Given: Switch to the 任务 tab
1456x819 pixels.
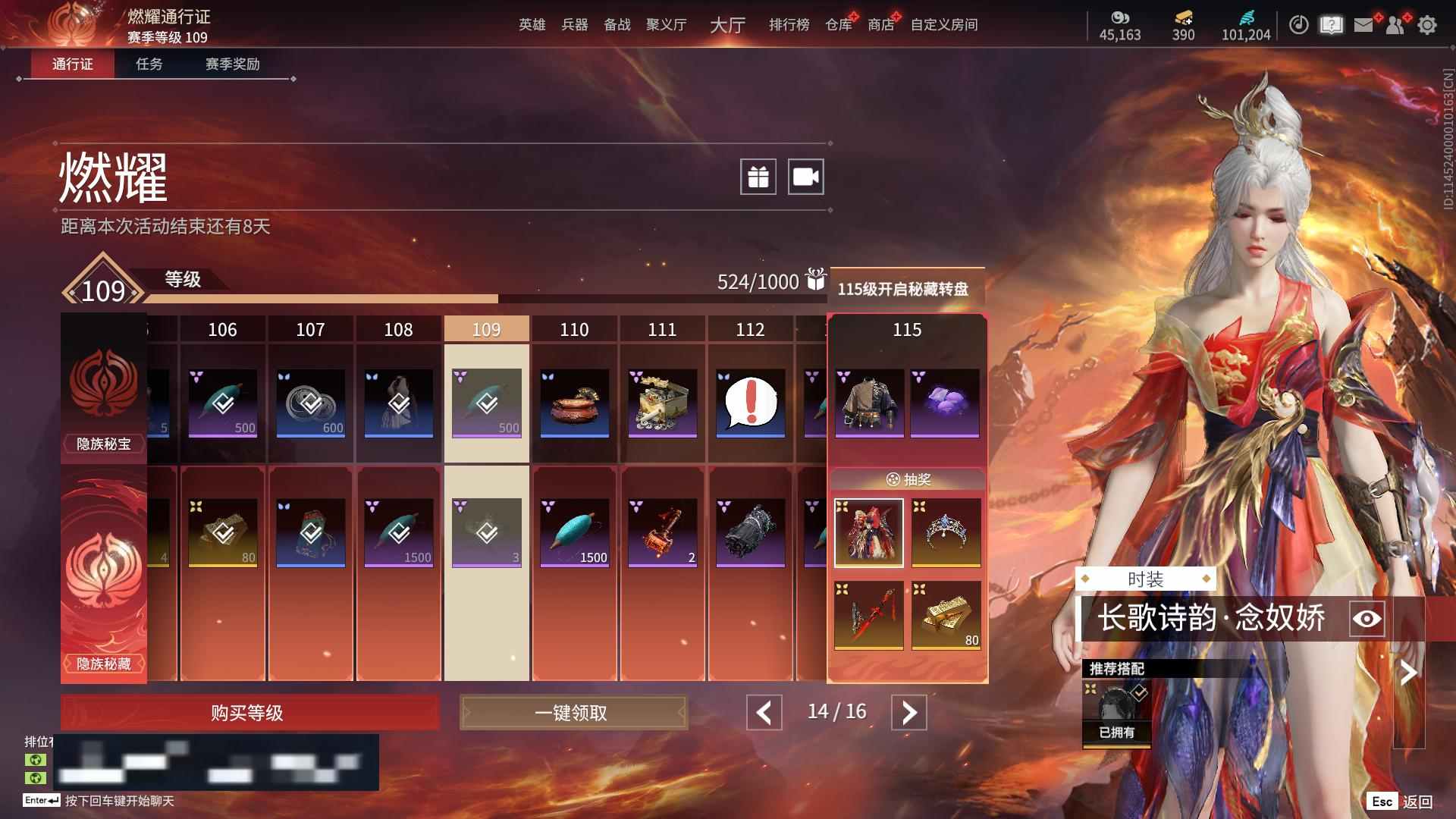Looking at the screenshot, I should (x=149, y=64).
